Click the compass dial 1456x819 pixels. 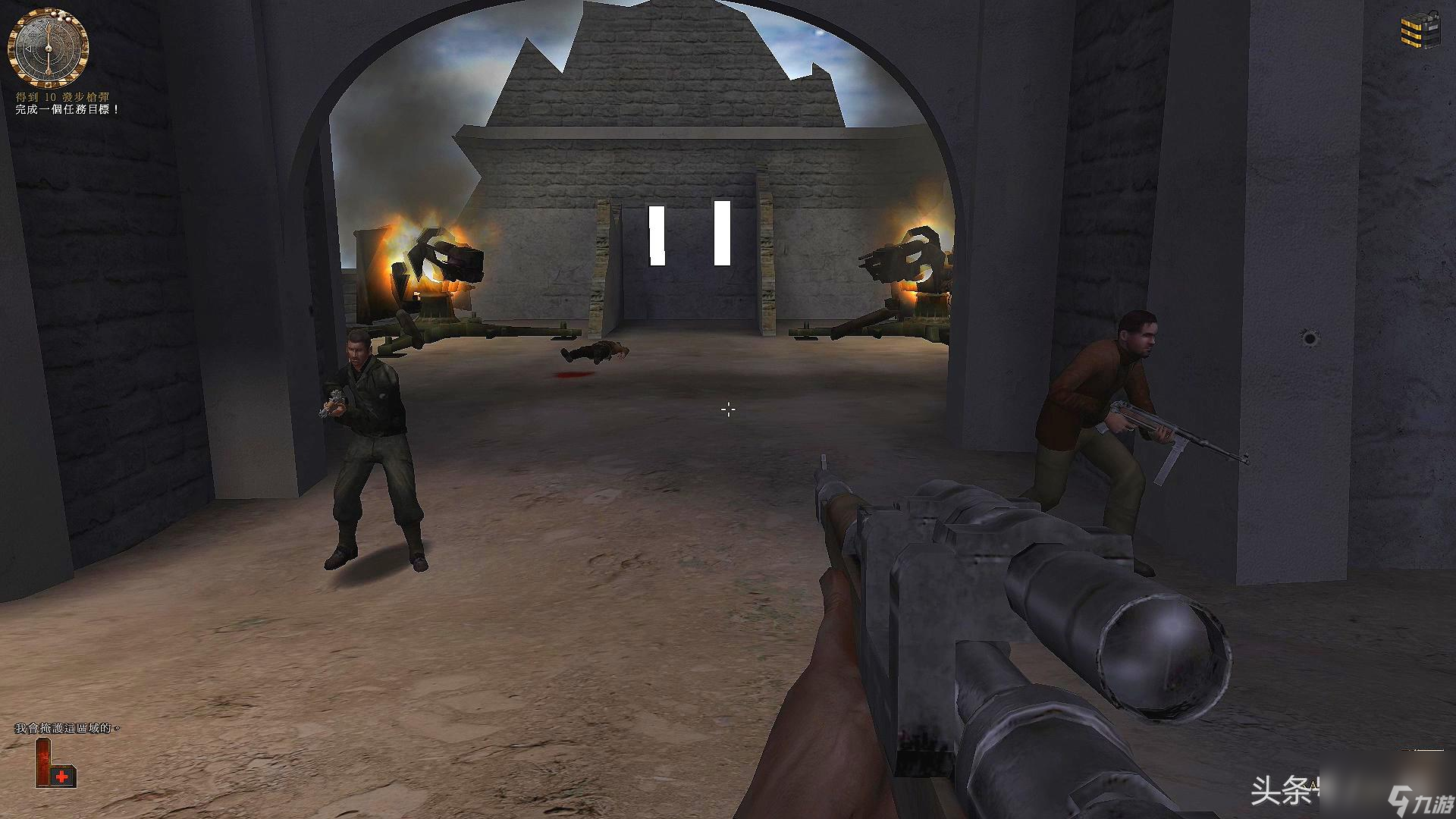pyautogui.click(x=48, y=46)
